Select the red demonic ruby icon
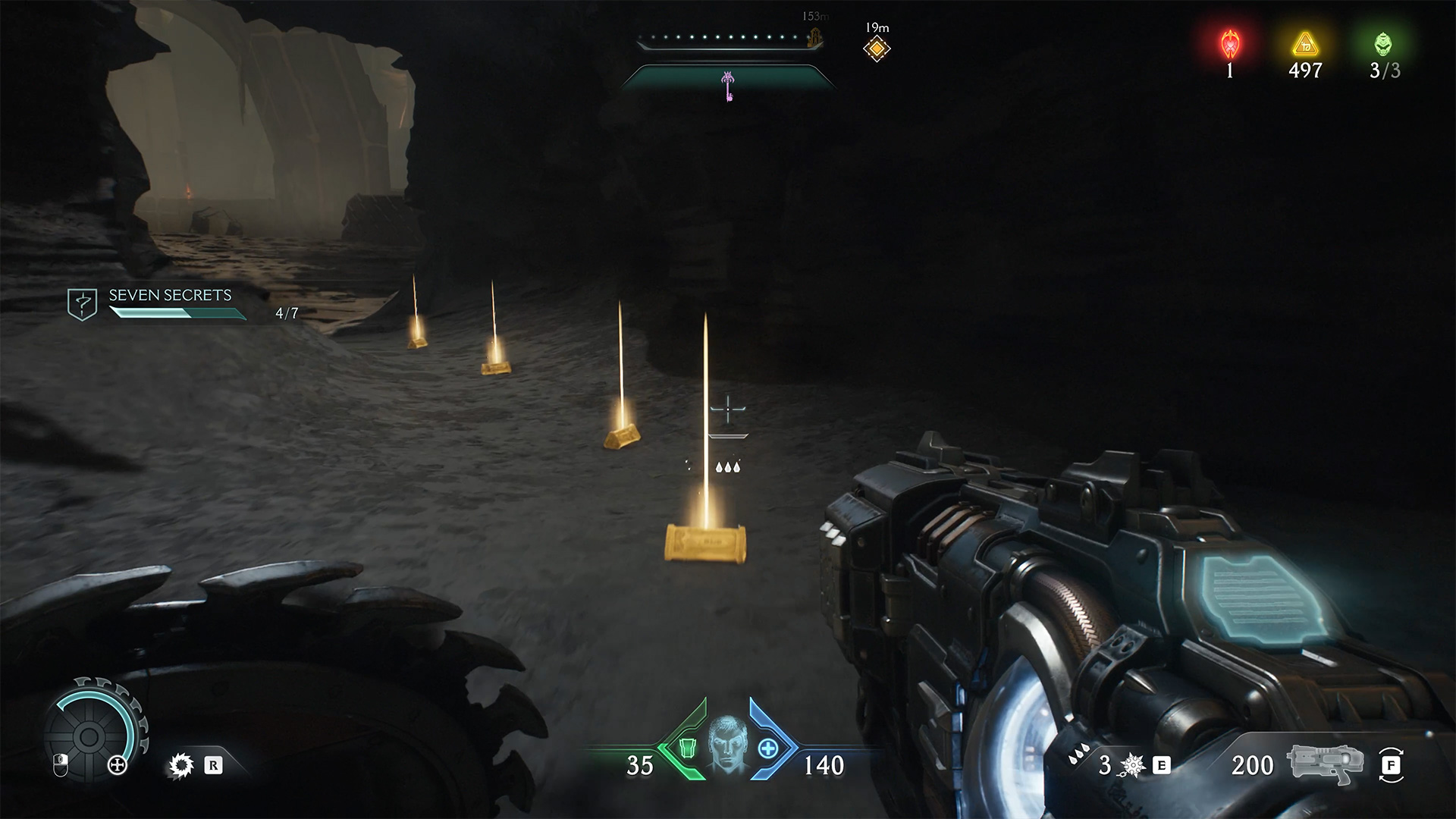Screen dimensions: 1456x819 click(1229, 45)
